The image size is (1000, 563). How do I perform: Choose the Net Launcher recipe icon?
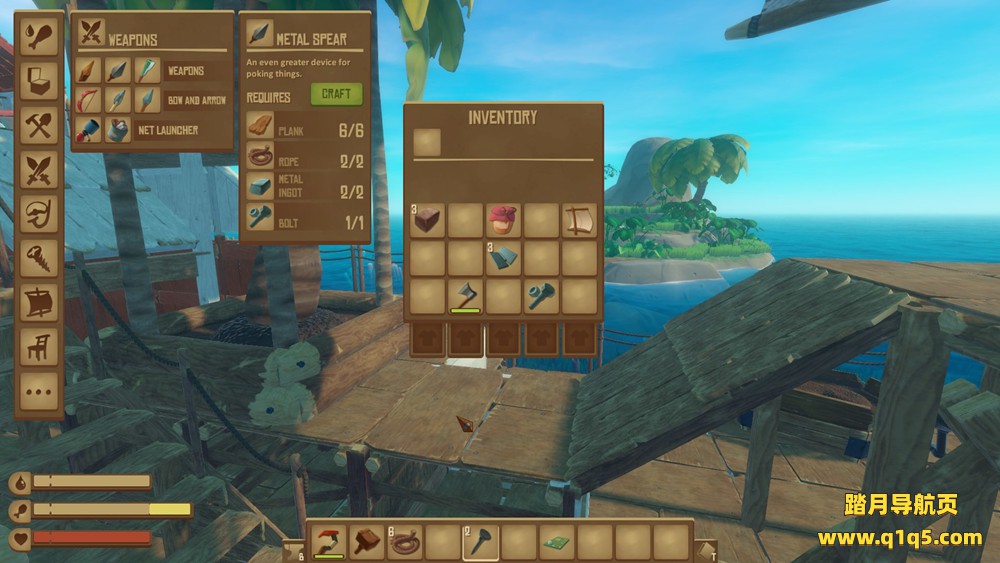89,130
